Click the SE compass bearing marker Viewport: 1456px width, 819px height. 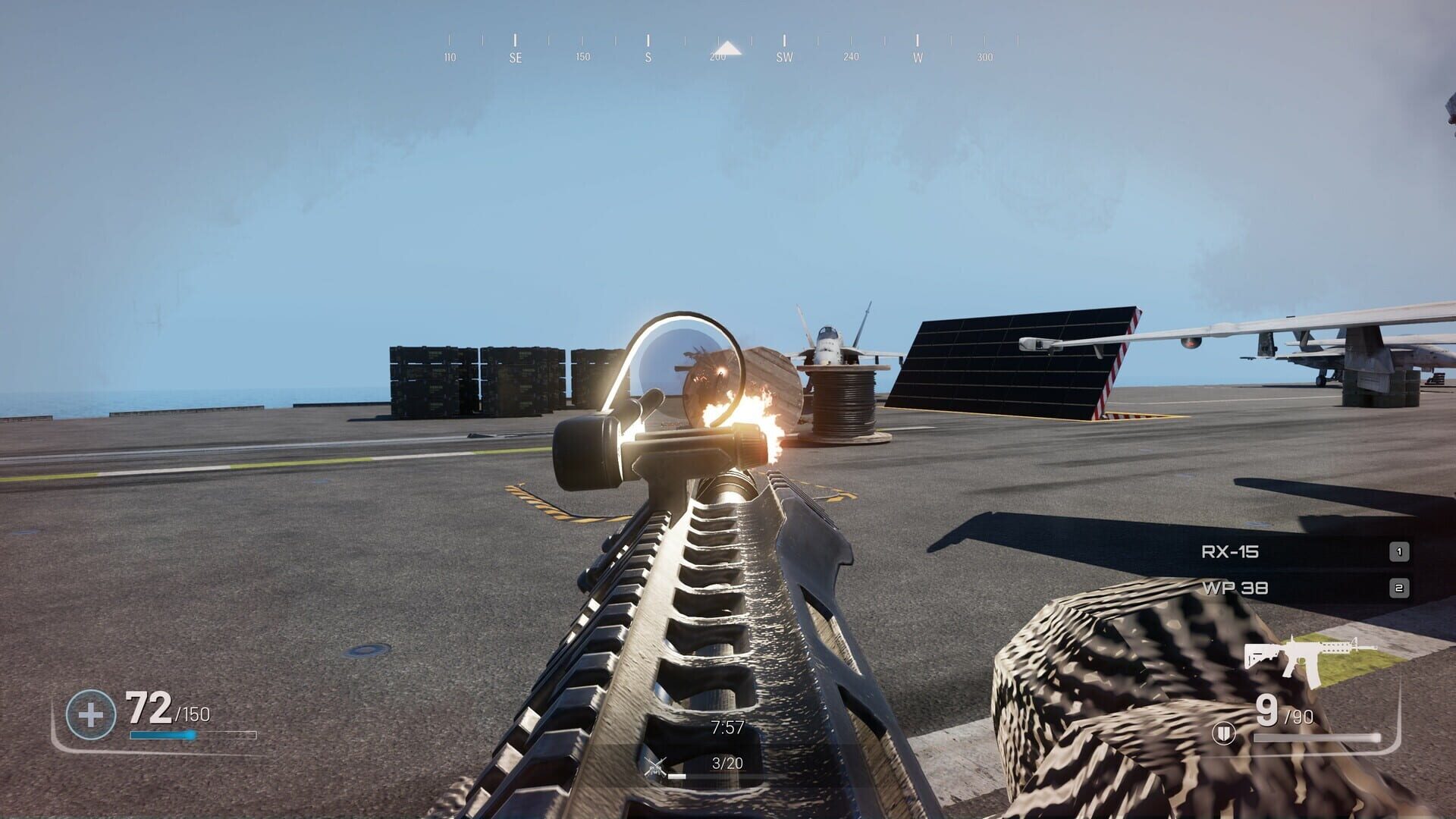coord(516,55)
